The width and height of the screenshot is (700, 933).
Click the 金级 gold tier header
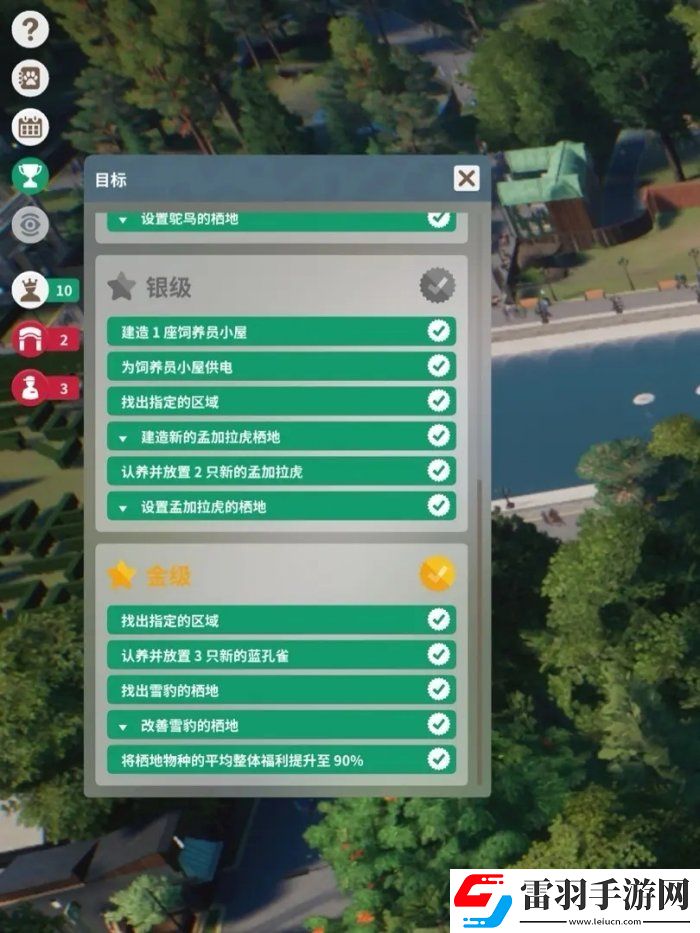pos(168,575)
